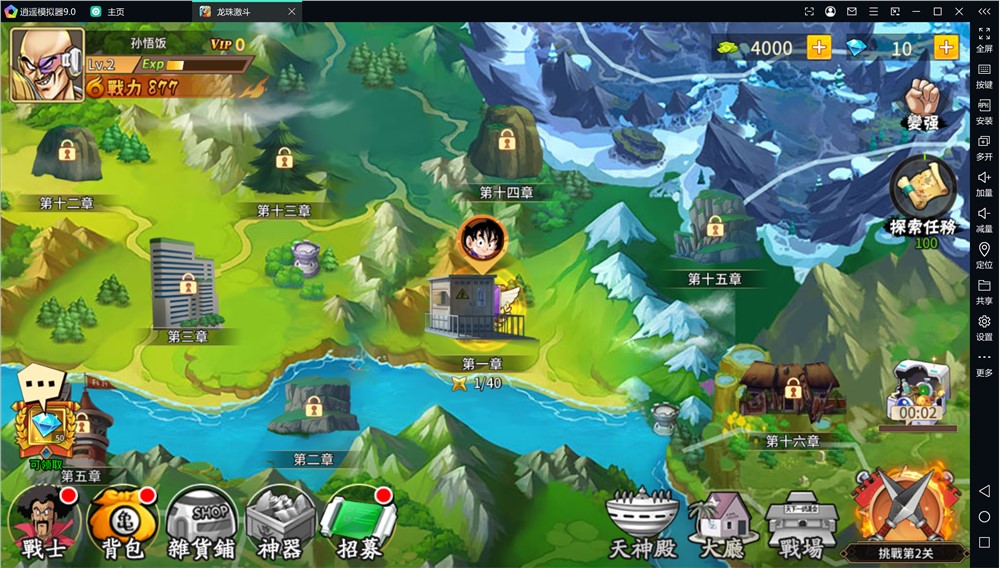Open the 變强 power-up fist icon
This screenshot has width=1000, height=568.
[x=922, y=105]
